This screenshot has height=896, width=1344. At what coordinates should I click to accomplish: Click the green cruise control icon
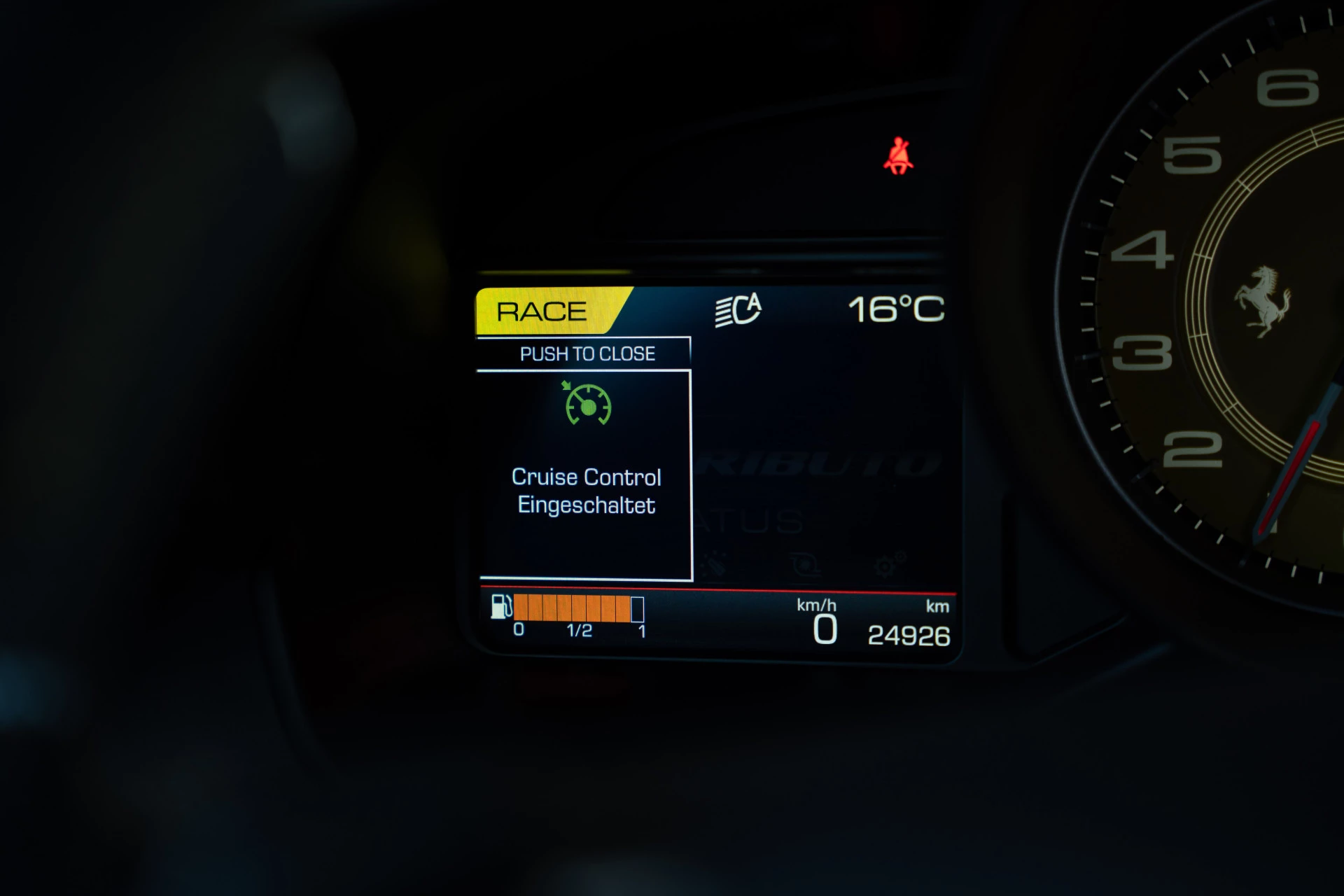coord(588,404)
